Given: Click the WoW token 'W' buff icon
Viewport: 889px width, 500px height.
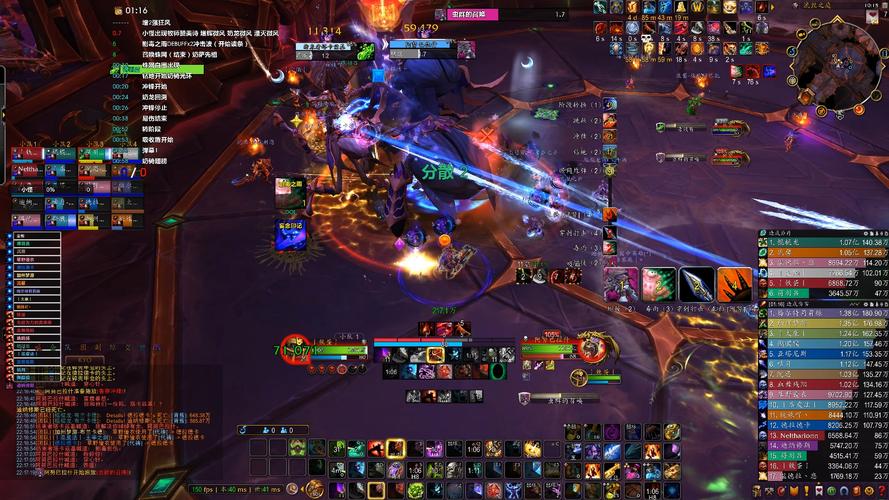Looking at the screenshot, I should (x=697, y=8).
